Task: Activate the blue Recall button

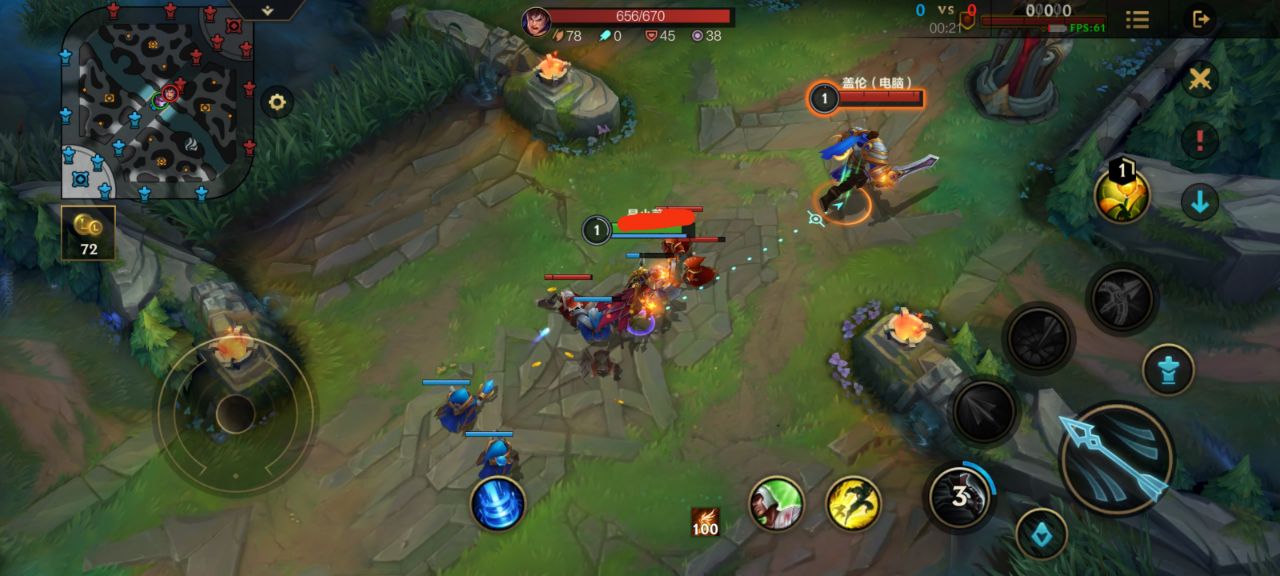Action: [x=497, y=503]
